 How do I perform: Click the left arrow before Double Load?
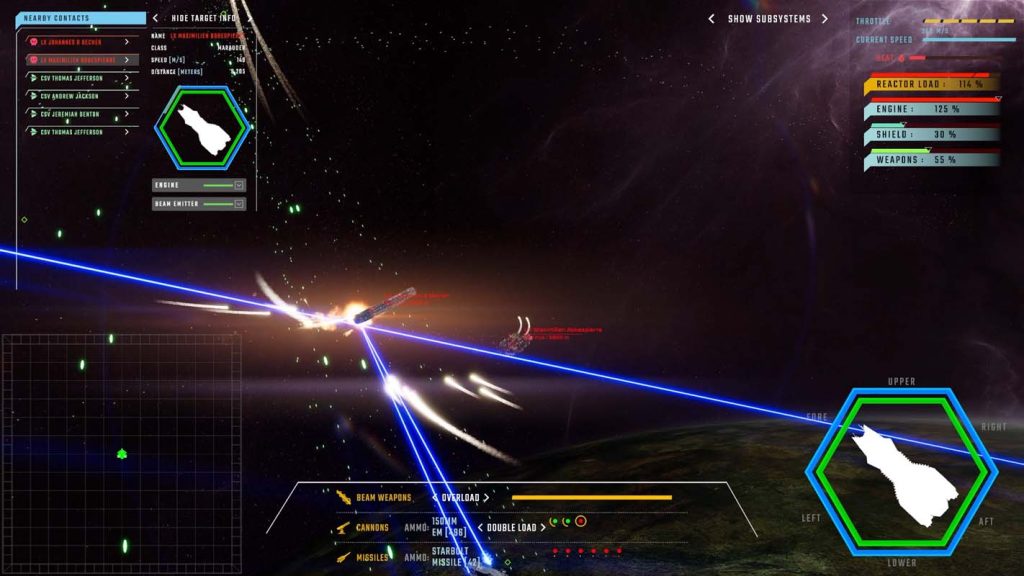click(x=479, y=527)
